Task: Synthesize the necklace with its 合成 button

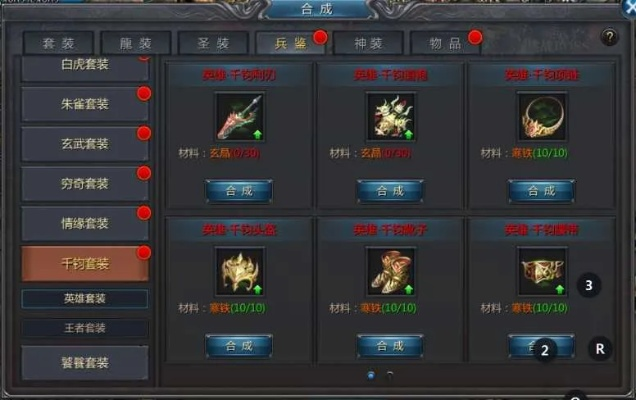Action: click(541, 190)
